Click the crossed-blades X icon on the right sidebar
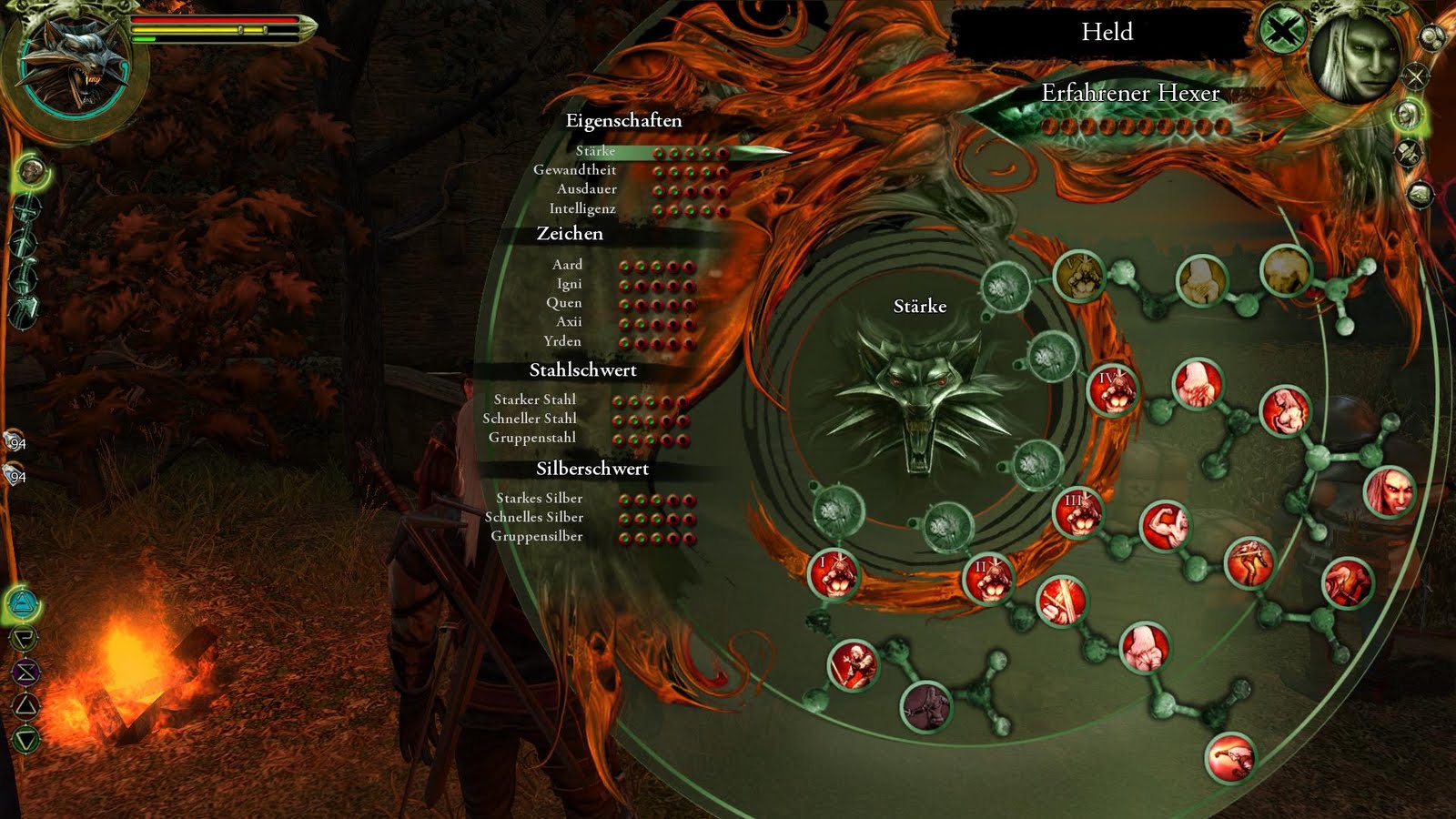The image size is (1456, 819). coord(1415,75)
